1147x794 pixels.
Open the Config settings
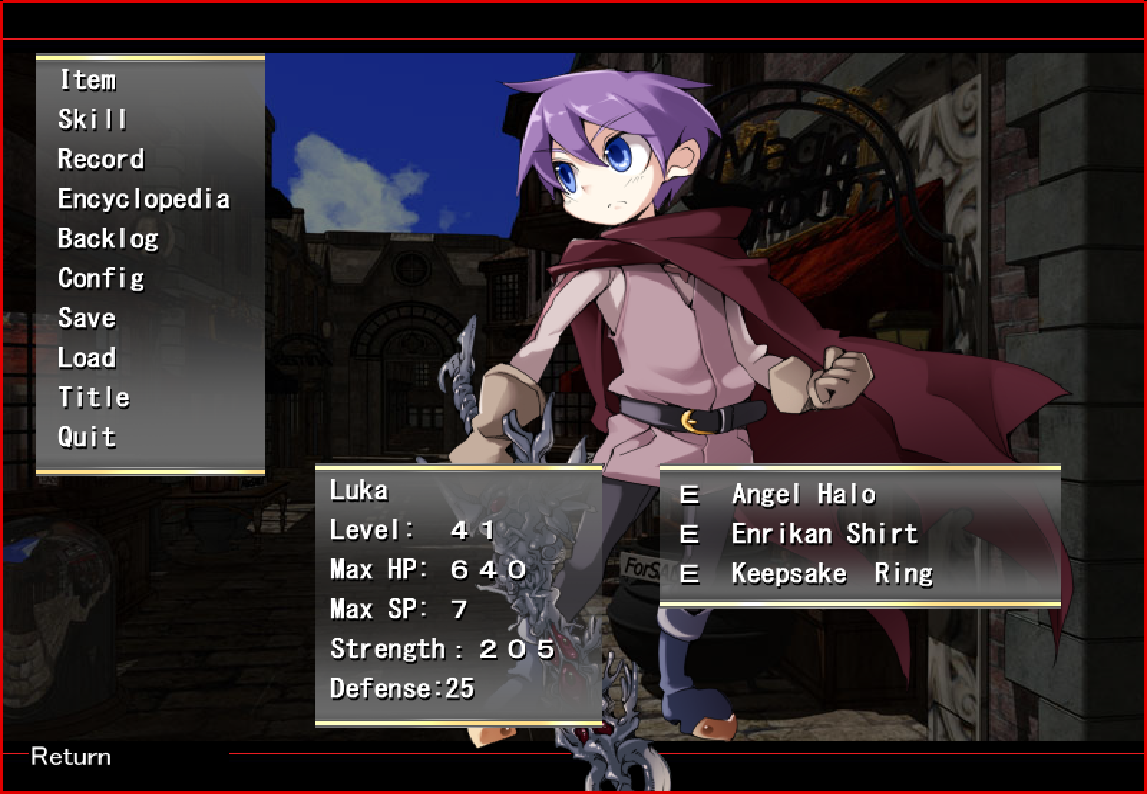pyautogui.click(x=101, y=278)
